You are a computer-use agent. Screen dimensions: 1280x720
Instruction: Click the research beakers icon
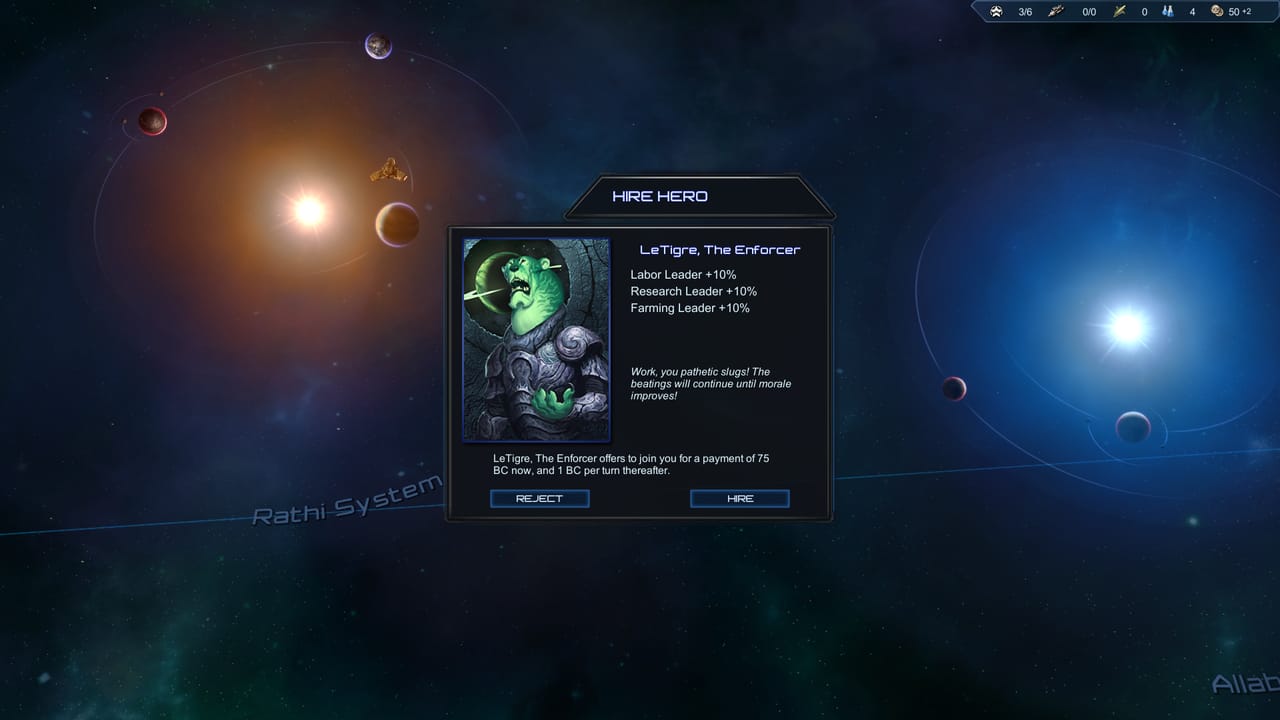[1167, 11]
